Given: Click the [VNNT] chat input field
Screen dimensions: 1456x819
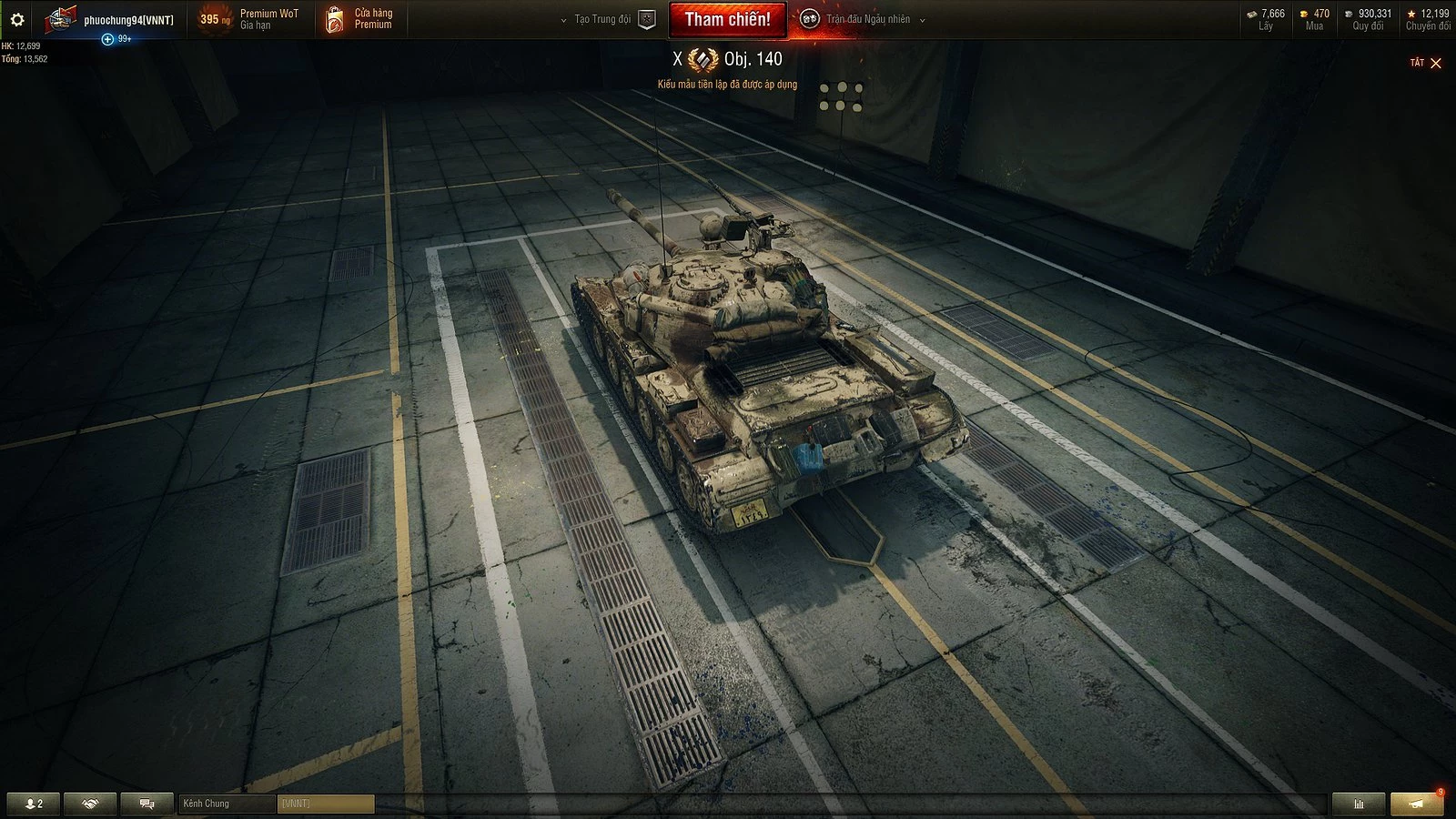Looking at the screenshot, I should (326, 804).
